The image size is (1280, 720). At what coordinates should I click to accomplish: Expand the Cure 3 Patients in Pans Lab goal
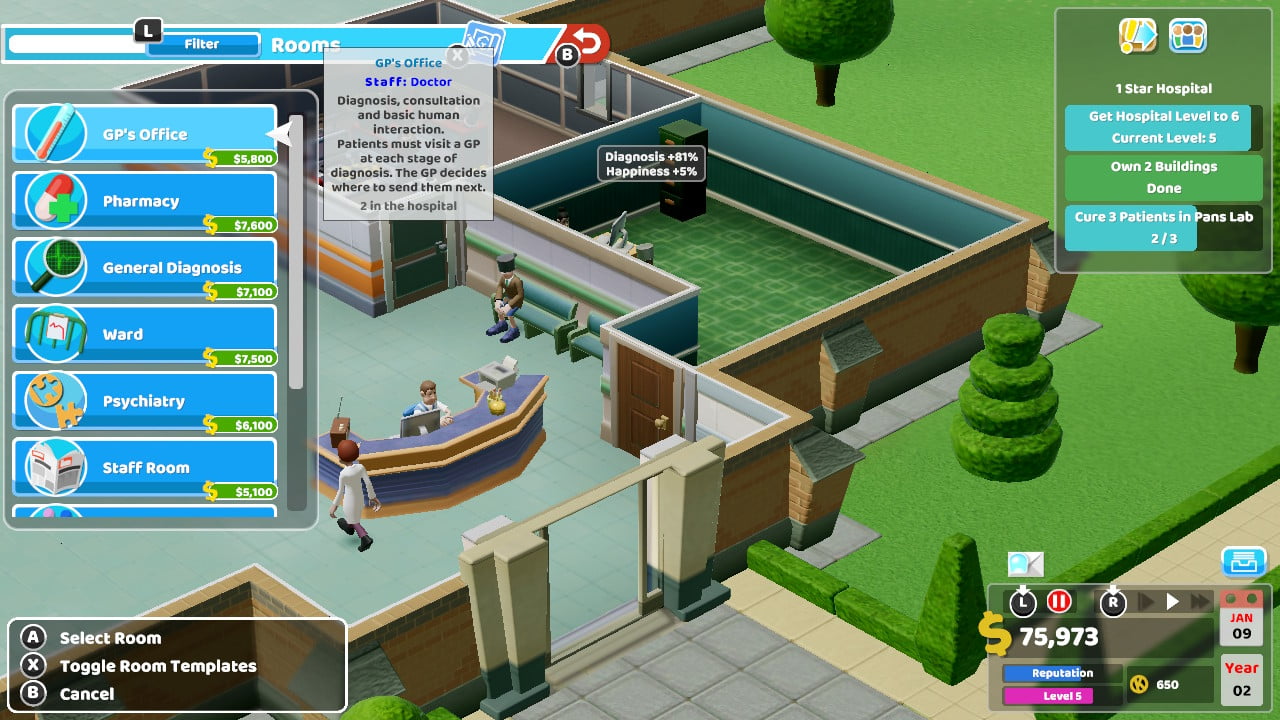click(x=1163, y=224)
